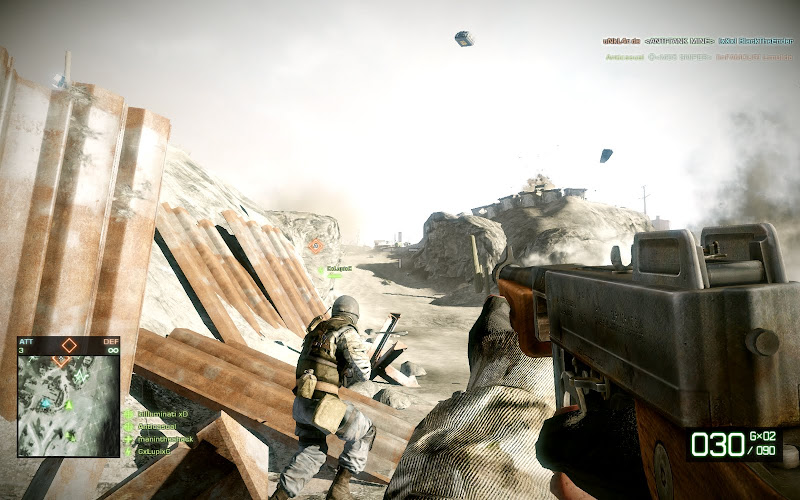The width and height of the screenshot is (800, 500).
Task: Click the orange objective waypoint marker
Action: [316, 245]
